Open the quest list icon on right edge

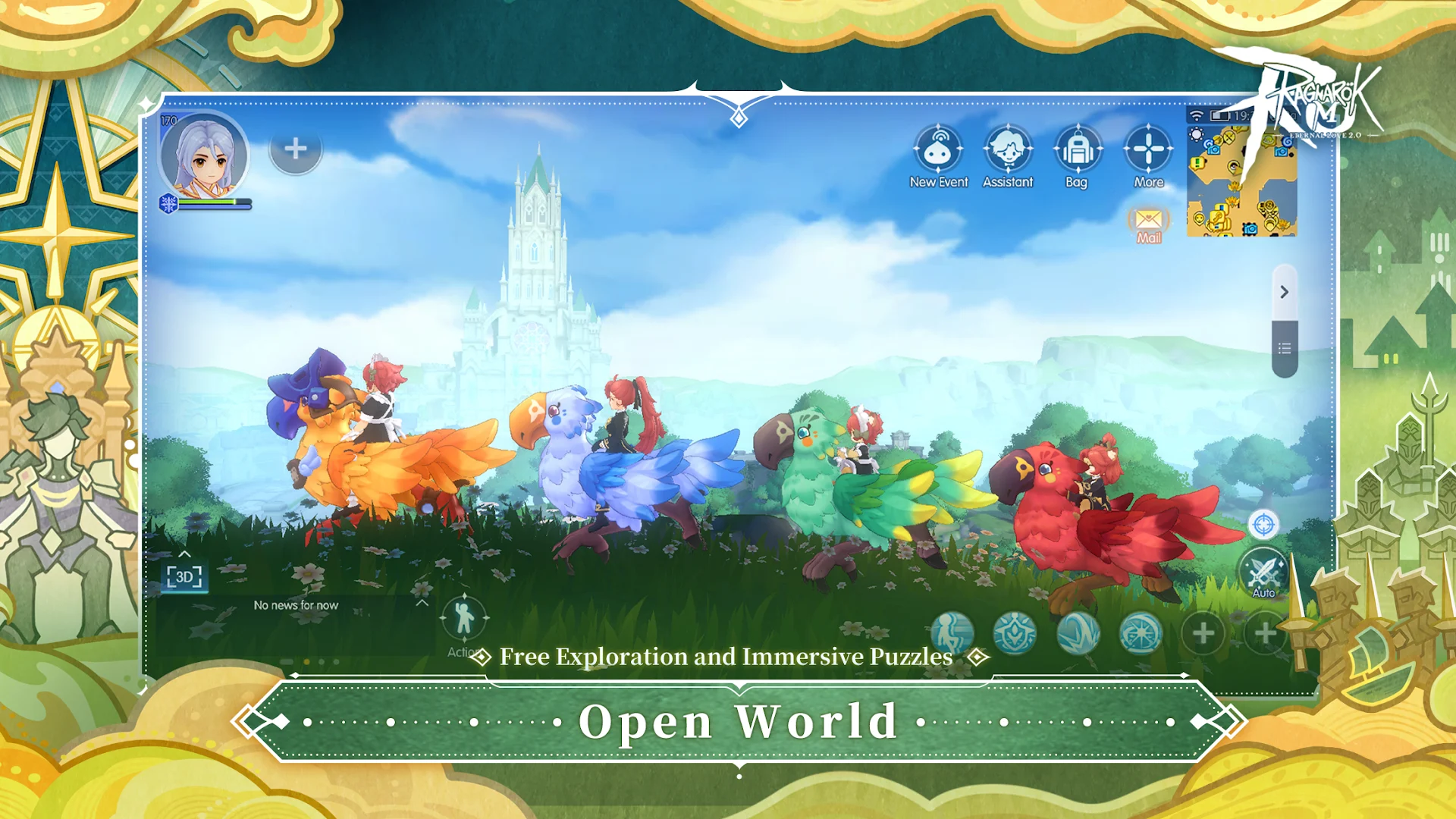[x=1284, y=349]
